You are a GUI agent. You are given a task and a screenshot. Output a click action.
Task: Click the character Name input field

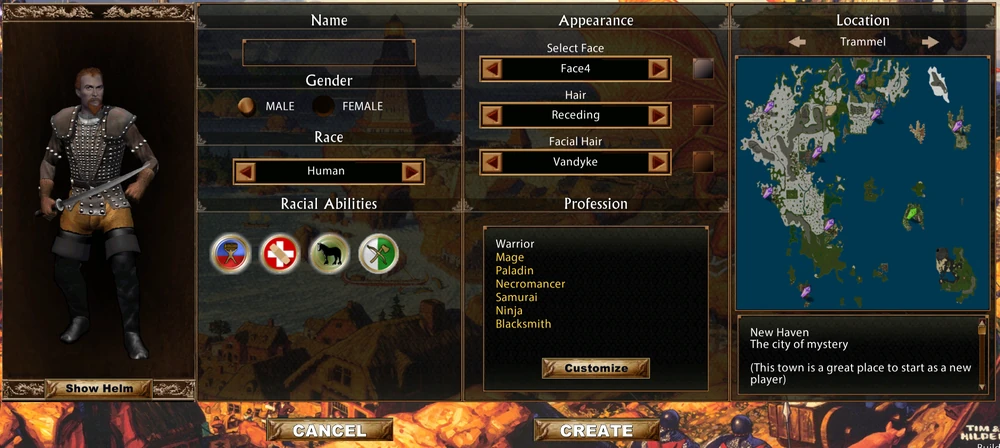coord(329,52)
